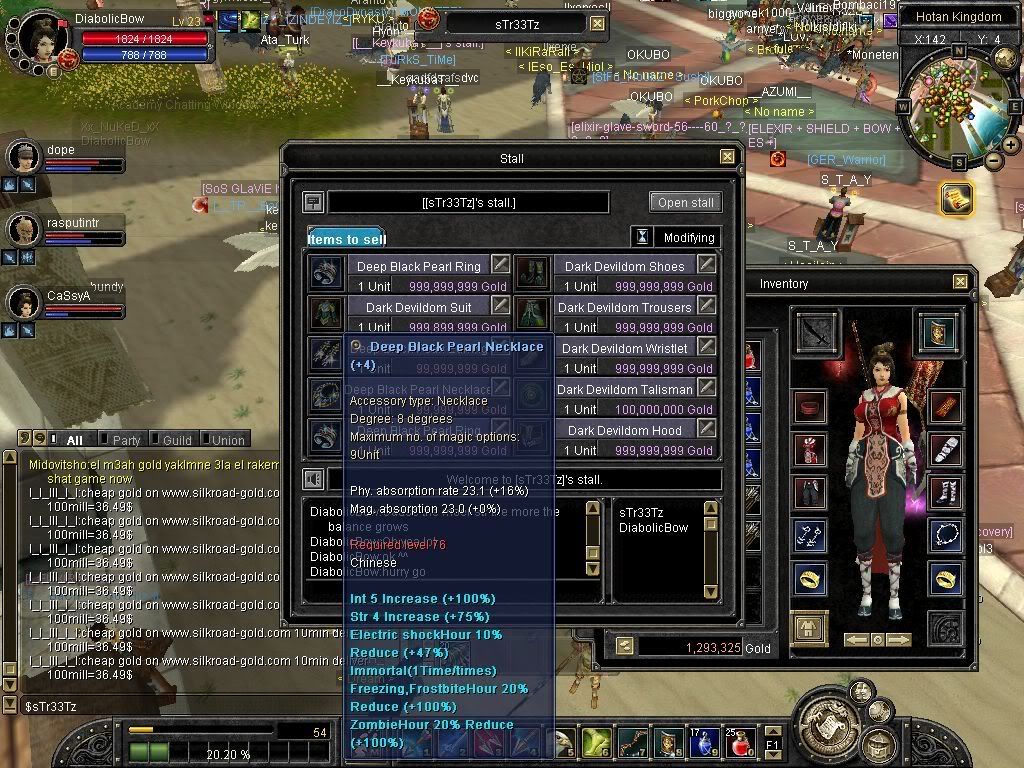Select party member rasputintr's portrait
The height and width of the screenshot is (768, 1024).
coord(23,230)
